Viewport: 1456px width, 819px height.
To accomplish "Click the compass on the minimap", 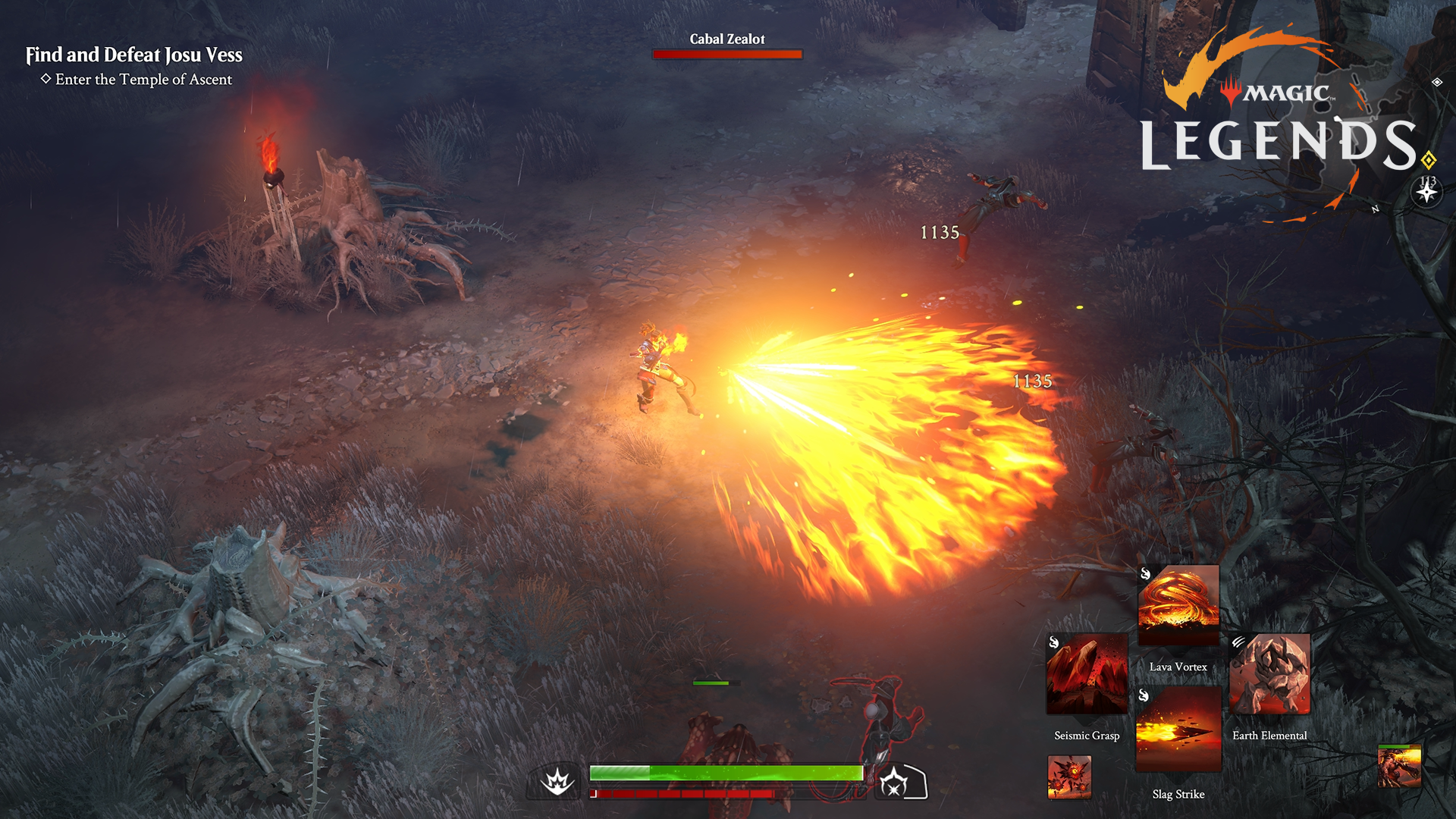I will pos(1426,192).
